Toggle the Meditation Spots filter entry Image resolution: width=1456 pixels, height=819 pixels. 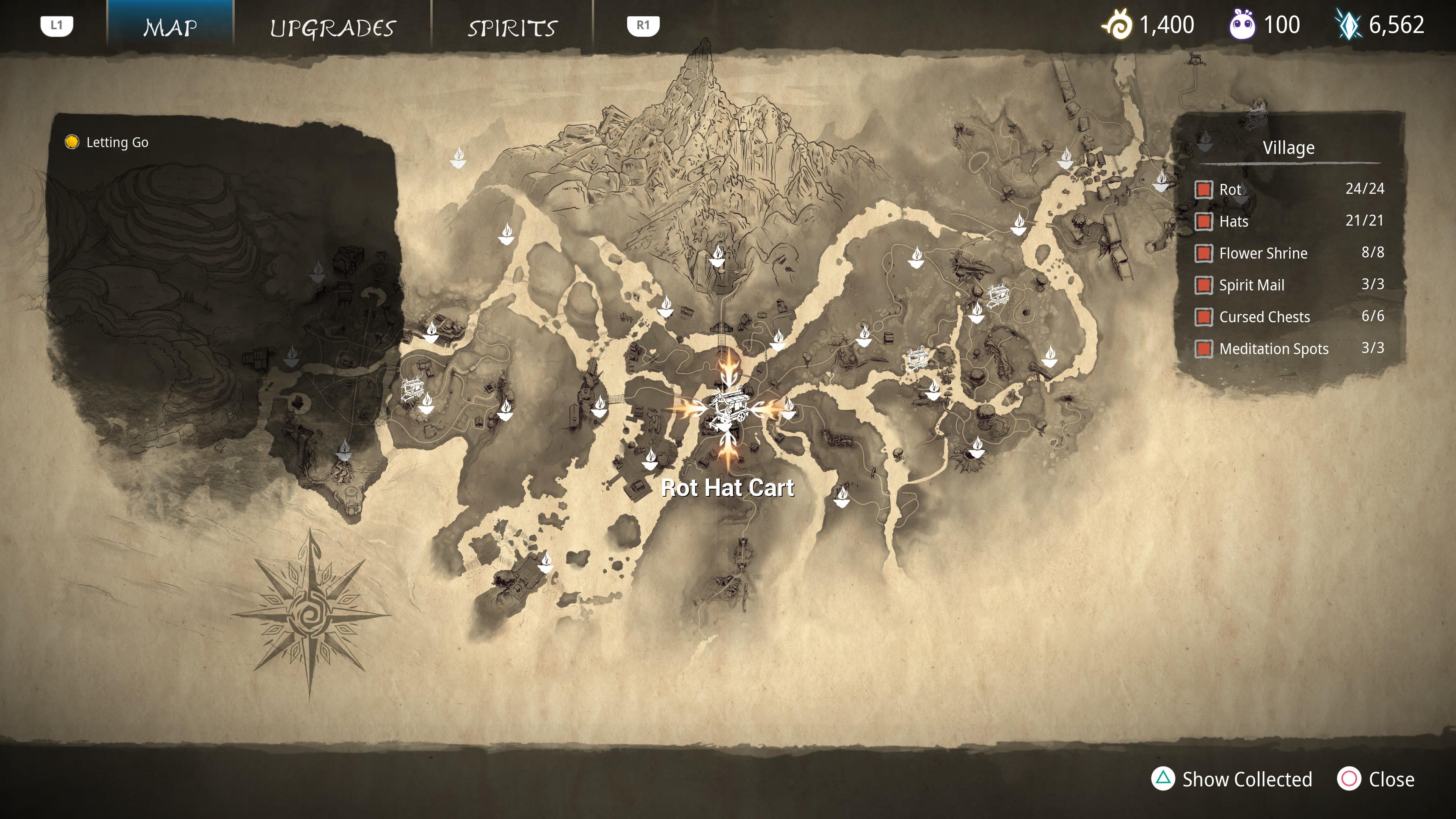[x=1203, y=349]
